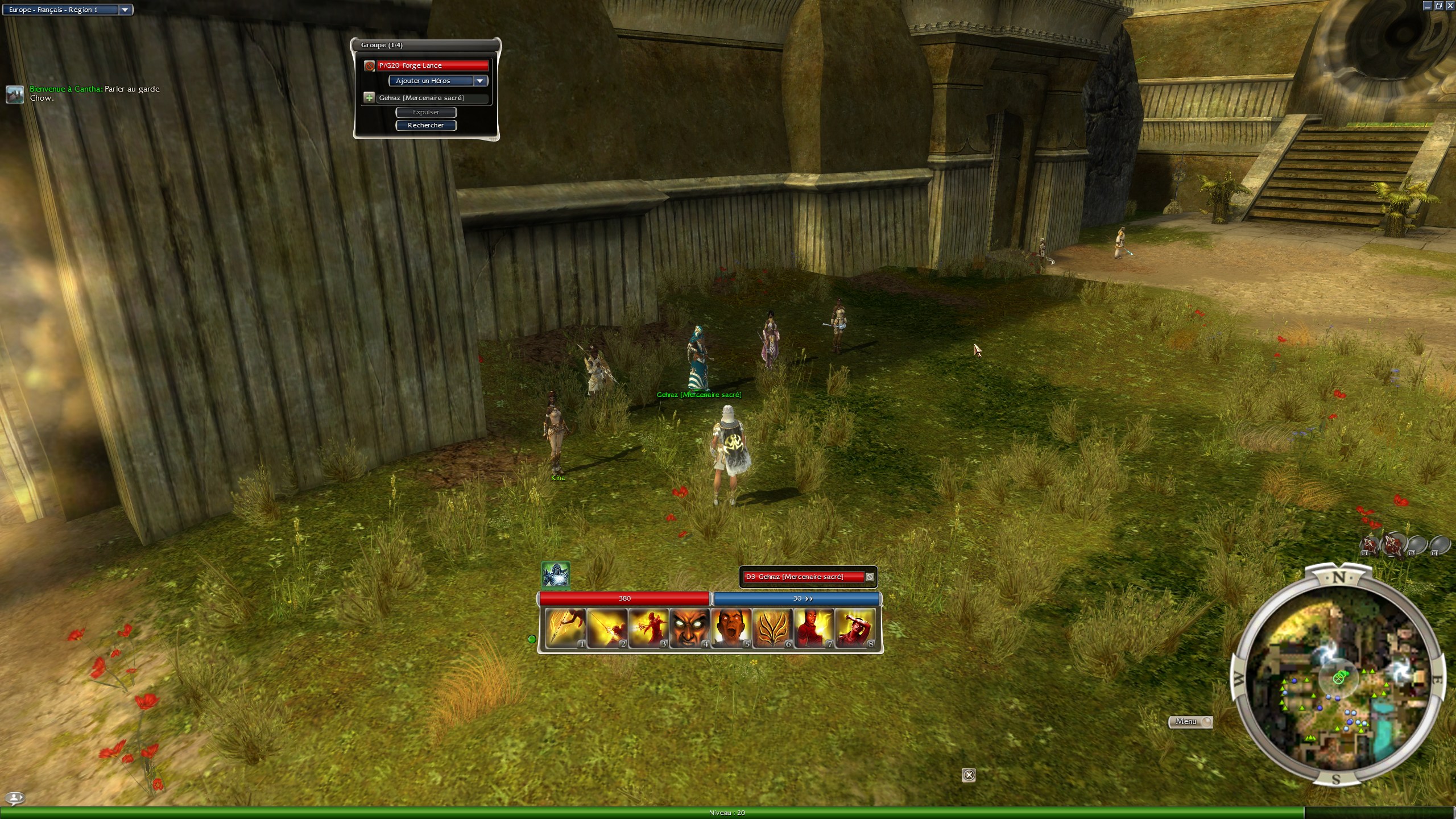Close the game window
This screenshot has height=819, width=1456.
[x=1450, y=6]
